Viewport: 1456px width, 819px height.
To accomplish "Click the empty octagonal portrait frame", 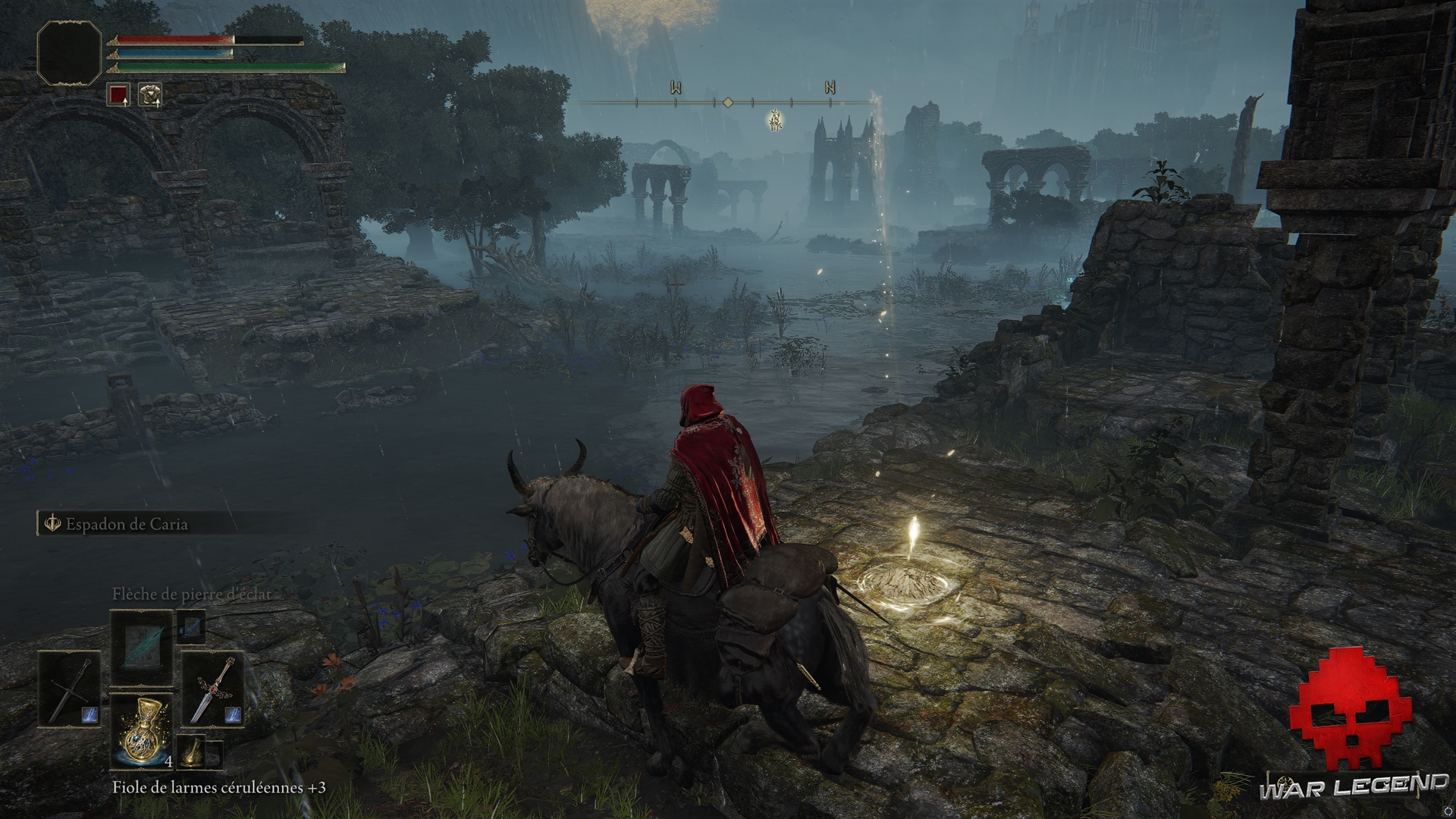I will pyautogui.click(x=69, y=52).
